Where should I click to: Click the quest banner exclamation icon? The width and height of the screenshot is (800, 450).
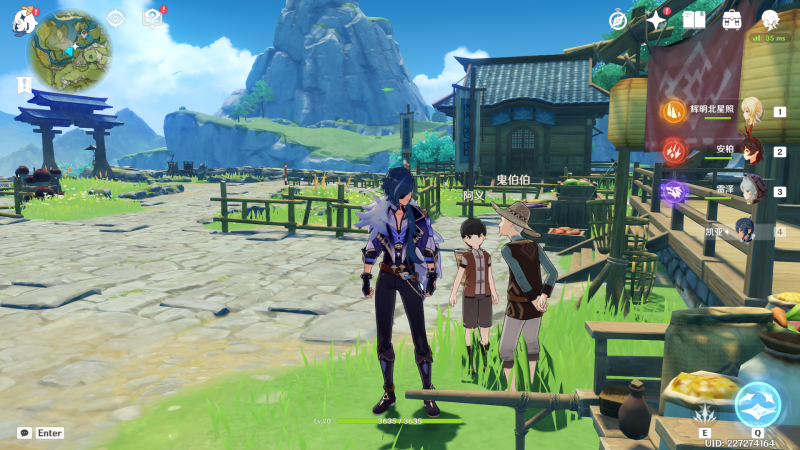pos(24,86)
